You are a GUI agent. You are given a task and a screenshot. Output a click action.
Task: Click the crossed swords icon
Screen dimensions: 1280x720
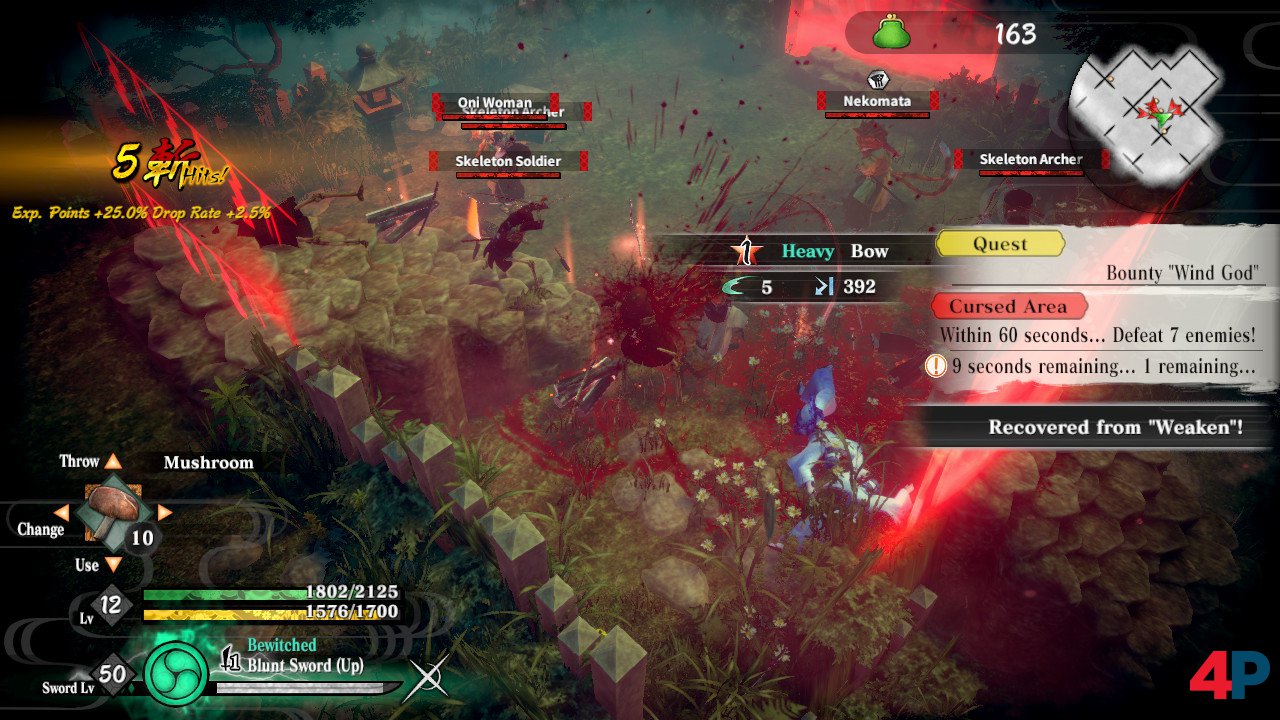point(430,680)
